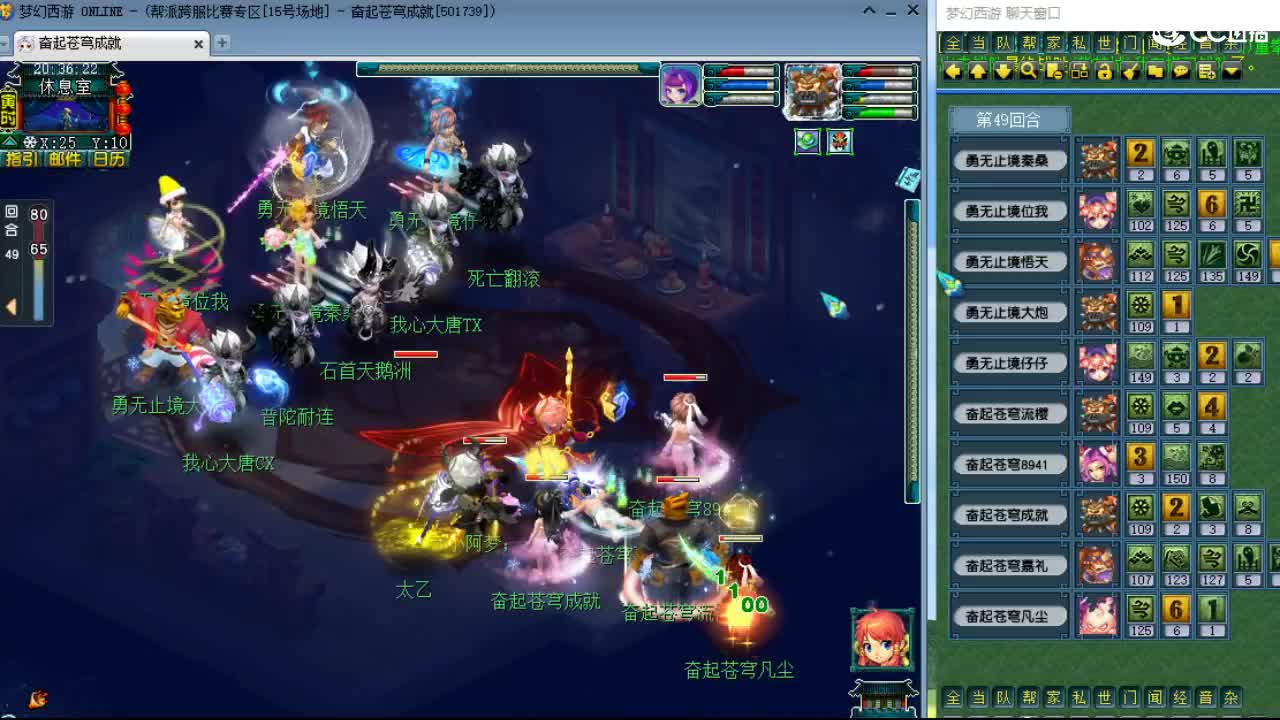Click the yellow up-arrow icon in chat toolbar
The width and height of the screenshot is (1280, 720).
tap(977, 72)
